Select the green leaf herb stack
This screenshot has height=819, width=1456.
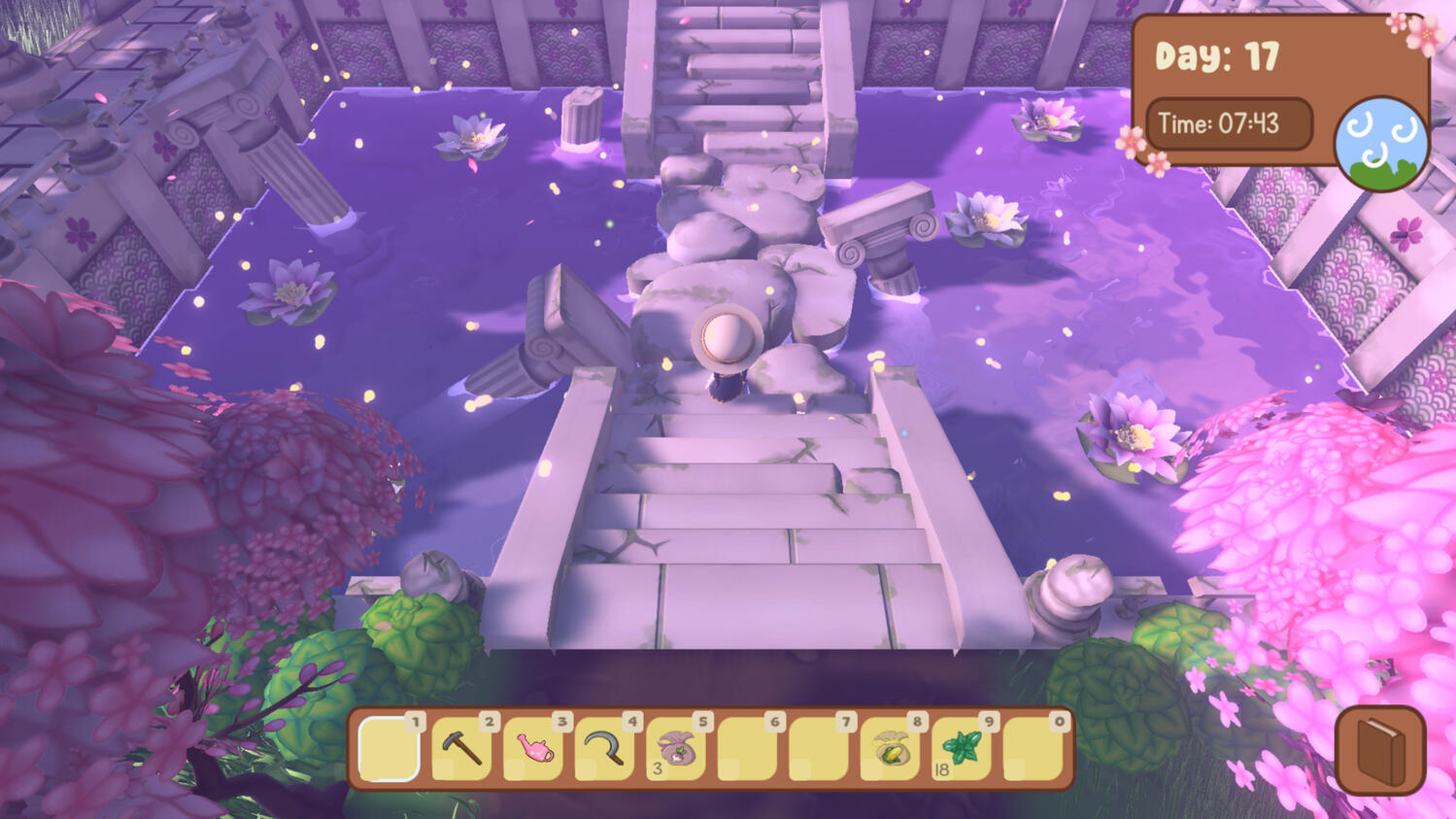(962, 749)
